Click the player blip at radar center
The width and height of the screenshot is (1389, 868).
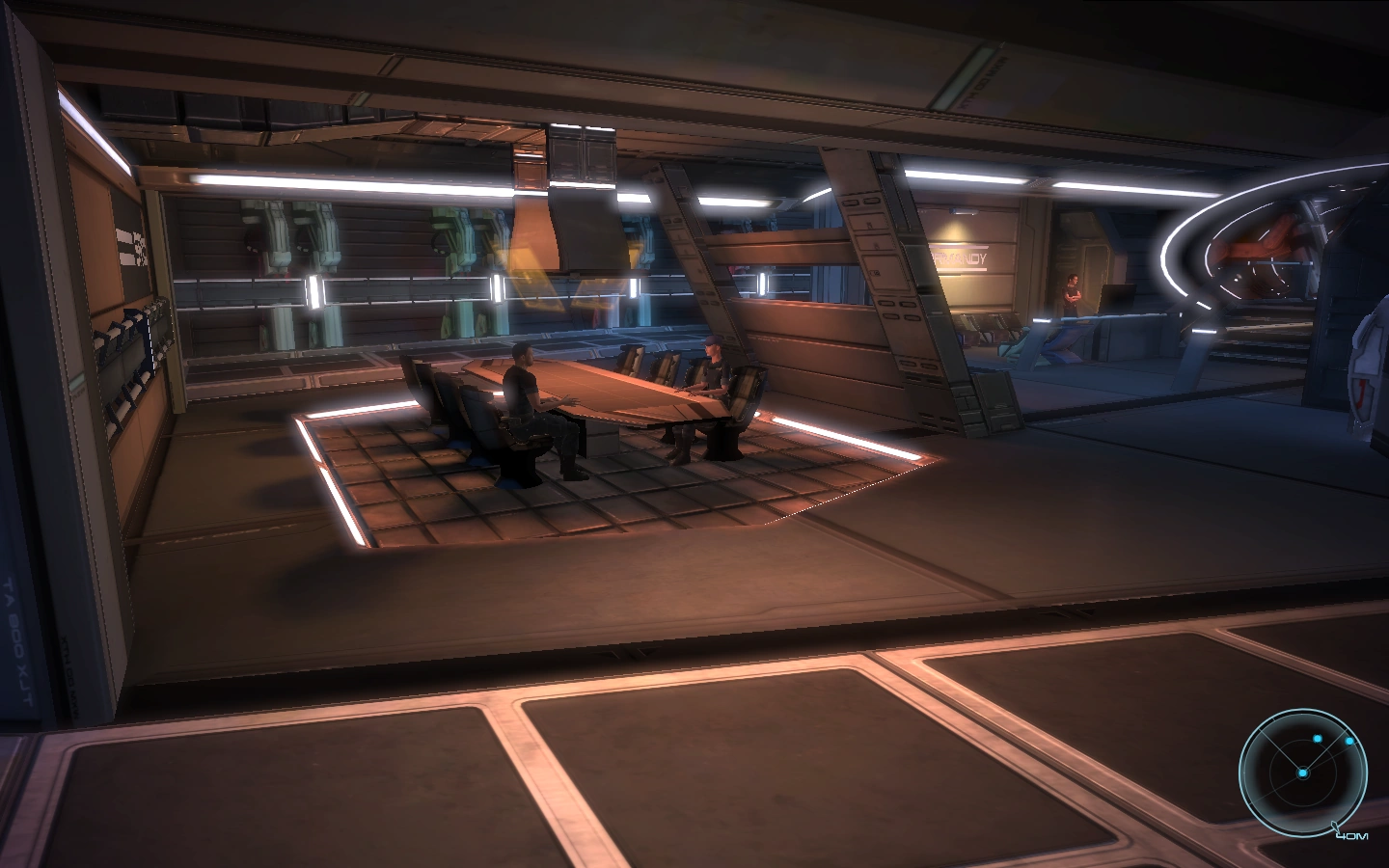[x=1303, y=773]
